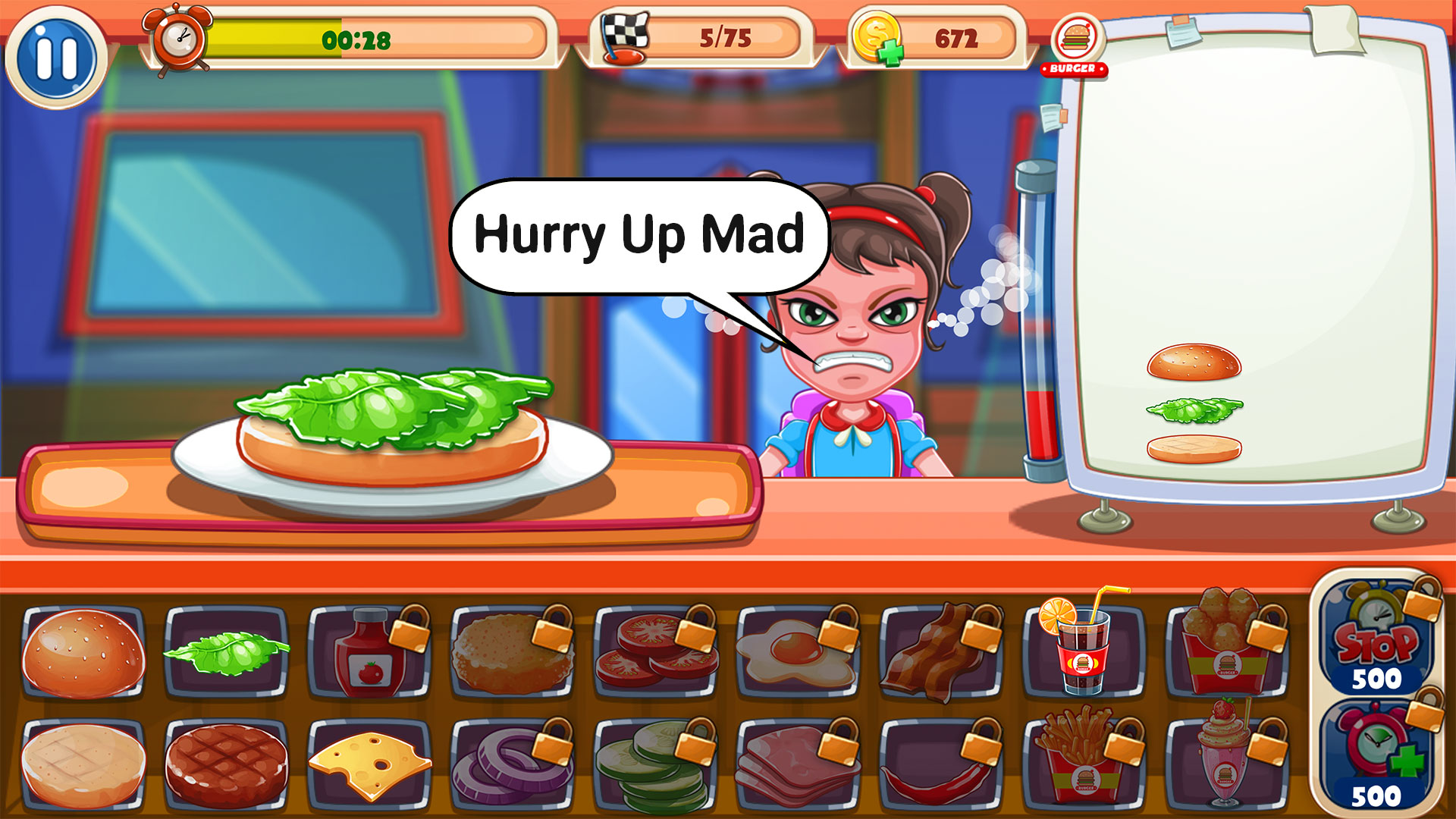Select the grilled beef patty
Viewport: 1456px width, 819px height.
pos(226,764)
